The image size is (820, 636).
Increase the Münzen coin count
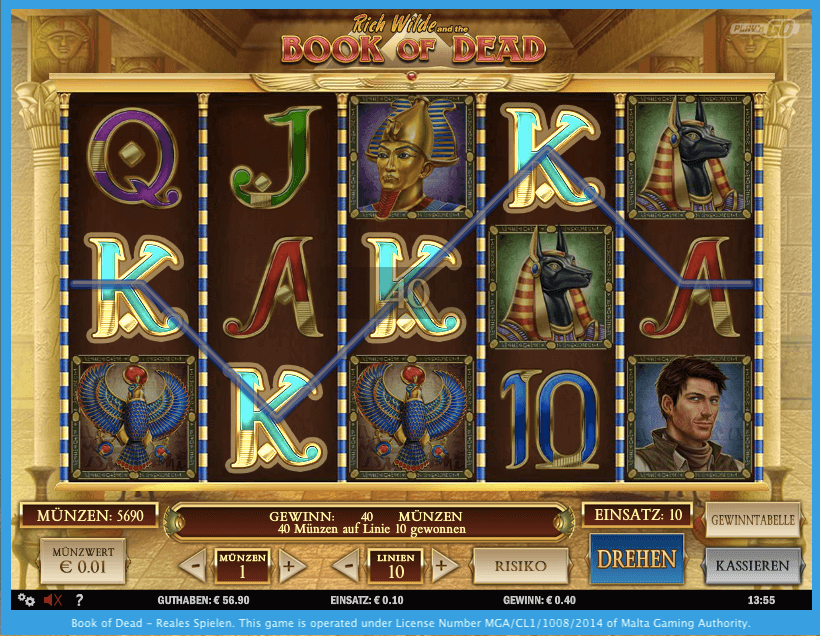[290, 566]
